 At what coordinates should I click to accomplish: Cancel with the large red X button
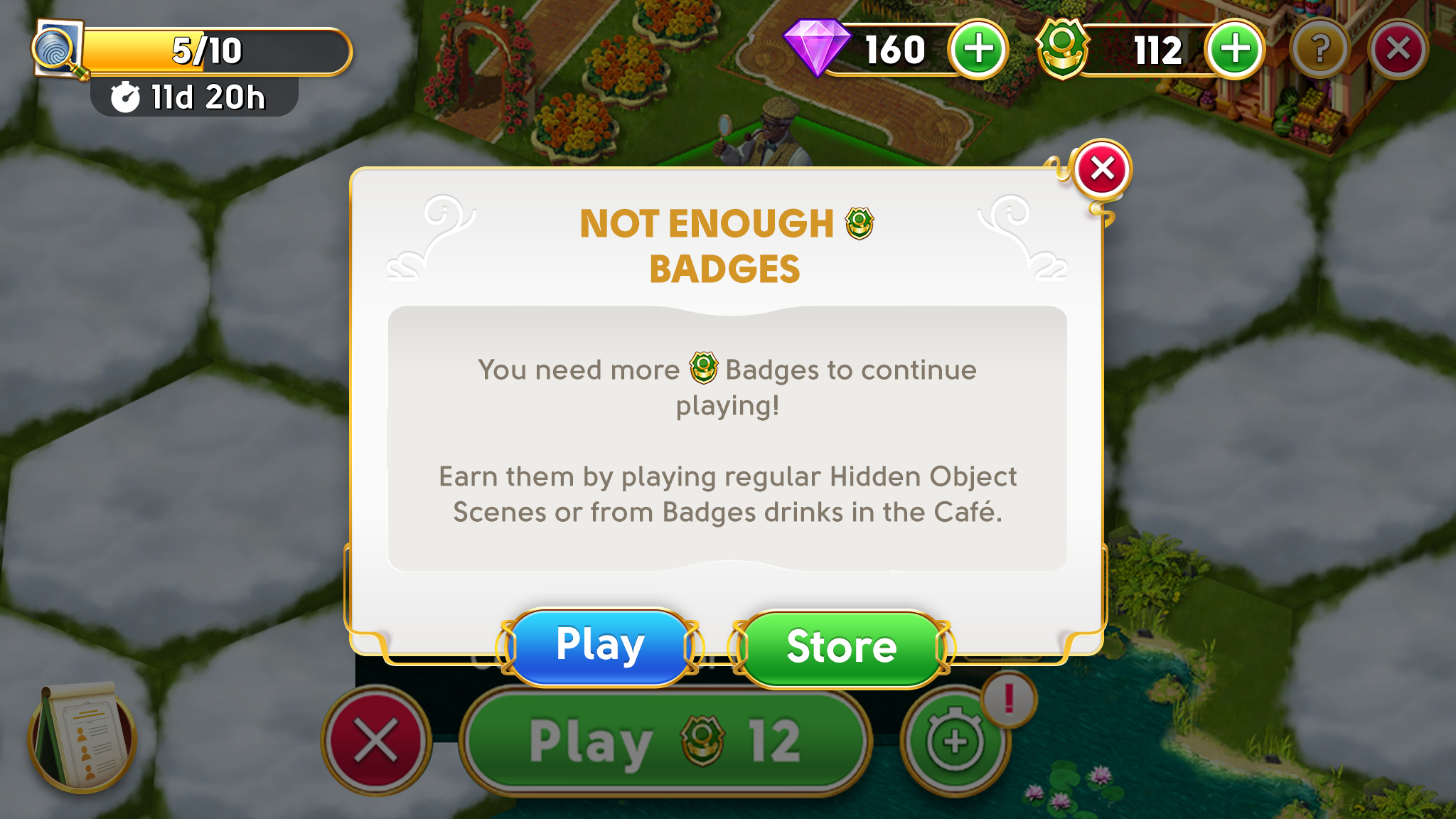375,740
